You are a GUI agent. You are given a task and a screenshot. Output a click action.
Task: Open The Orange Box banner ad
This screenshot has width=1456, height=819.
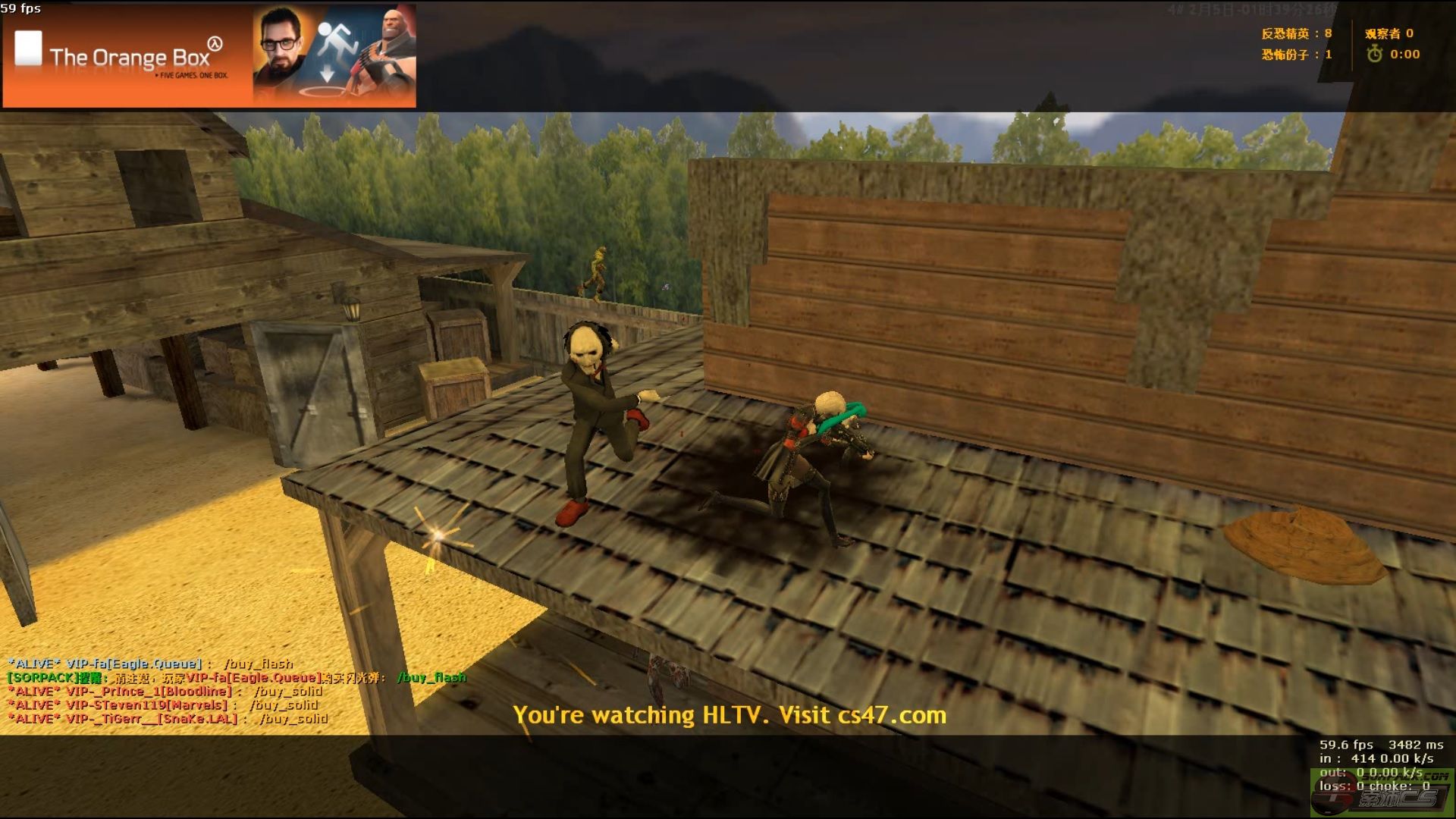tap(209, 56)
